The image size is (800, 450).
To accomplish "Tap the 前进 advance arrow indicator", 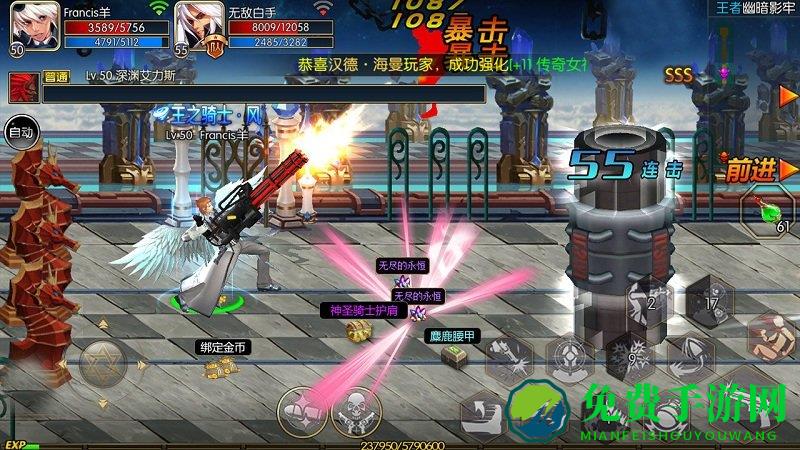I will click(x=751, y=170).
